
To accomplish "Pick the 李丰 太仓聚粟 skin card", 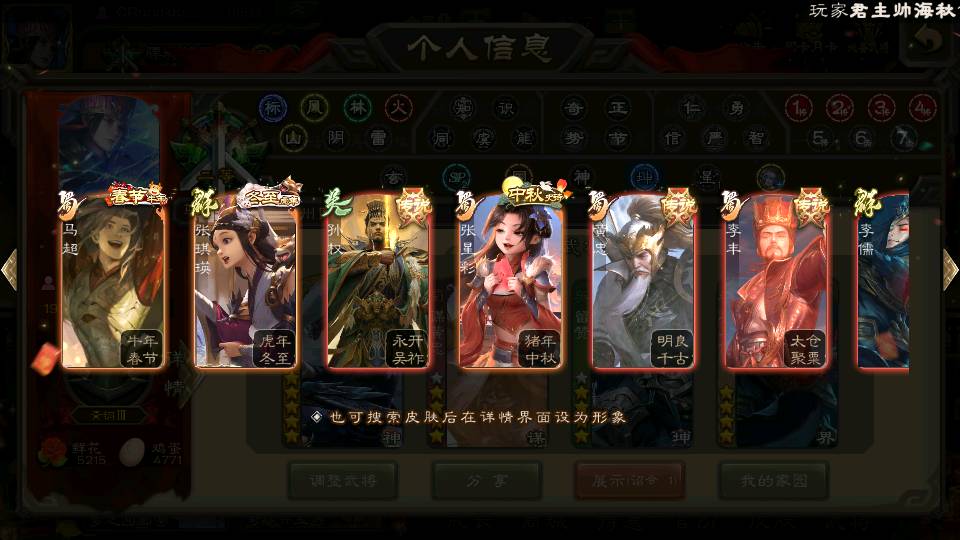I will 776,282.
